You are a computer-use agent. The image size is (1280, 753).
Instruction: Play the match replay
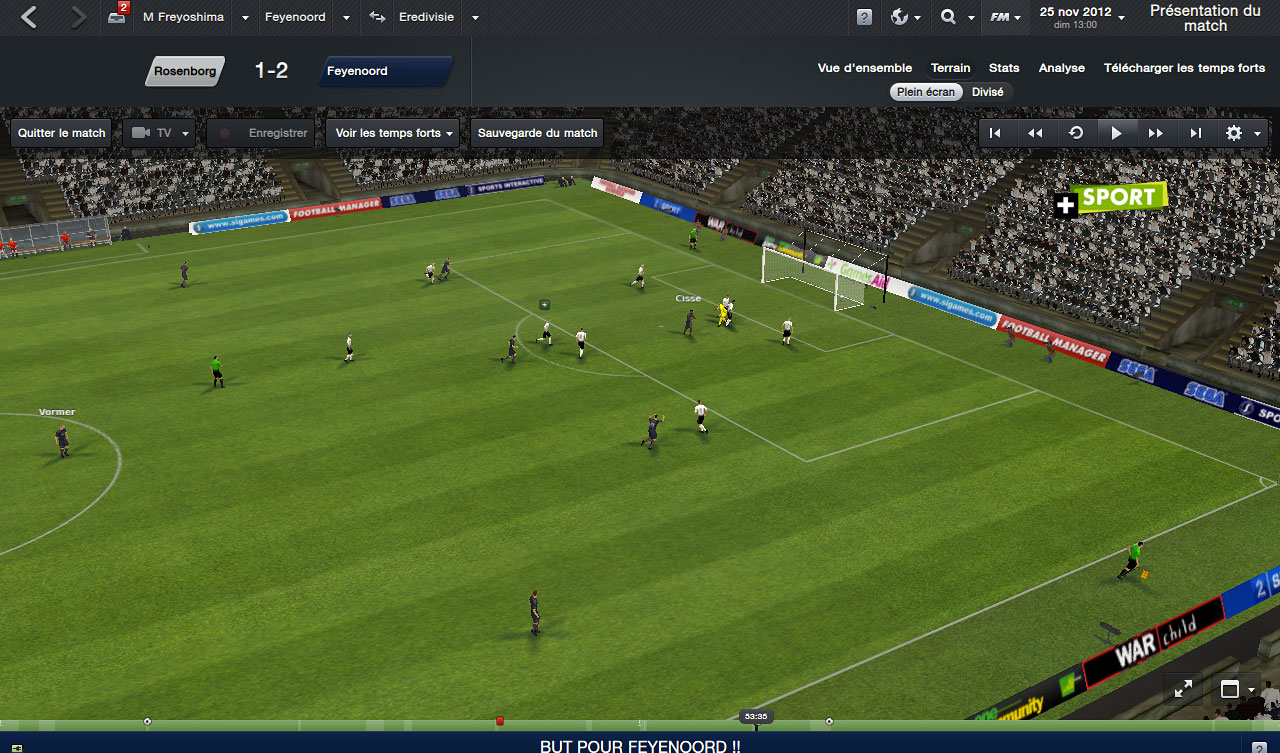1116,133
